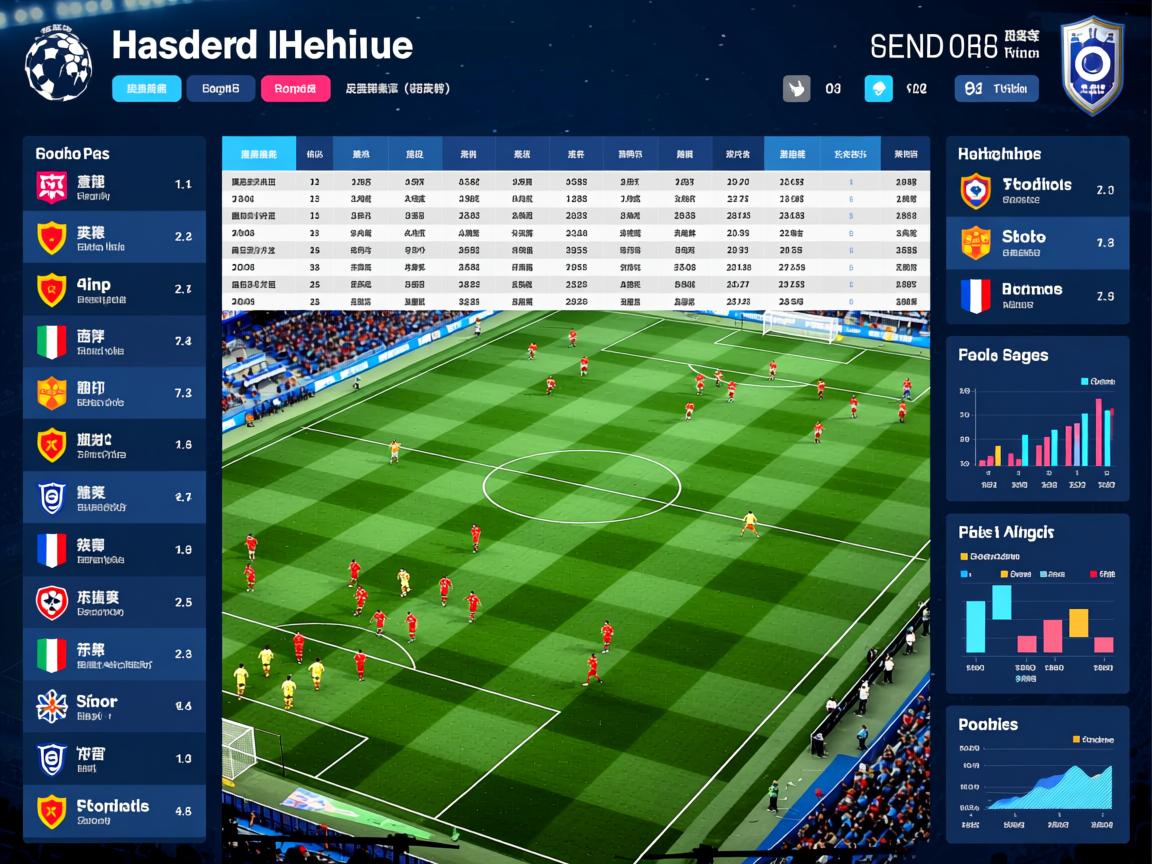Select the 4inp team row
This screenshot has width=1152, height=864.
[x=114, y=289]
